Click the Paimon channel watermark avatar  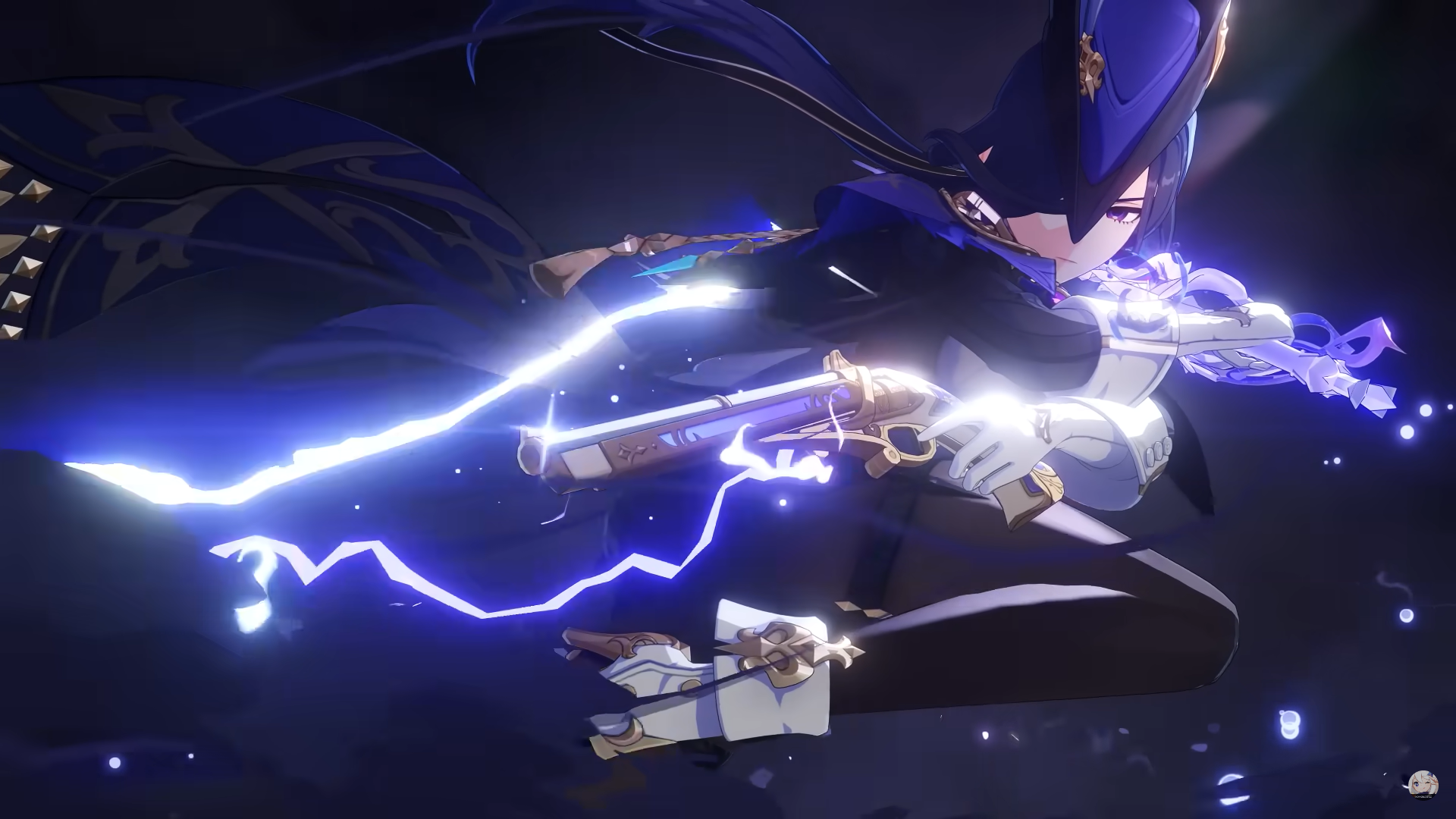(1423, 784)
